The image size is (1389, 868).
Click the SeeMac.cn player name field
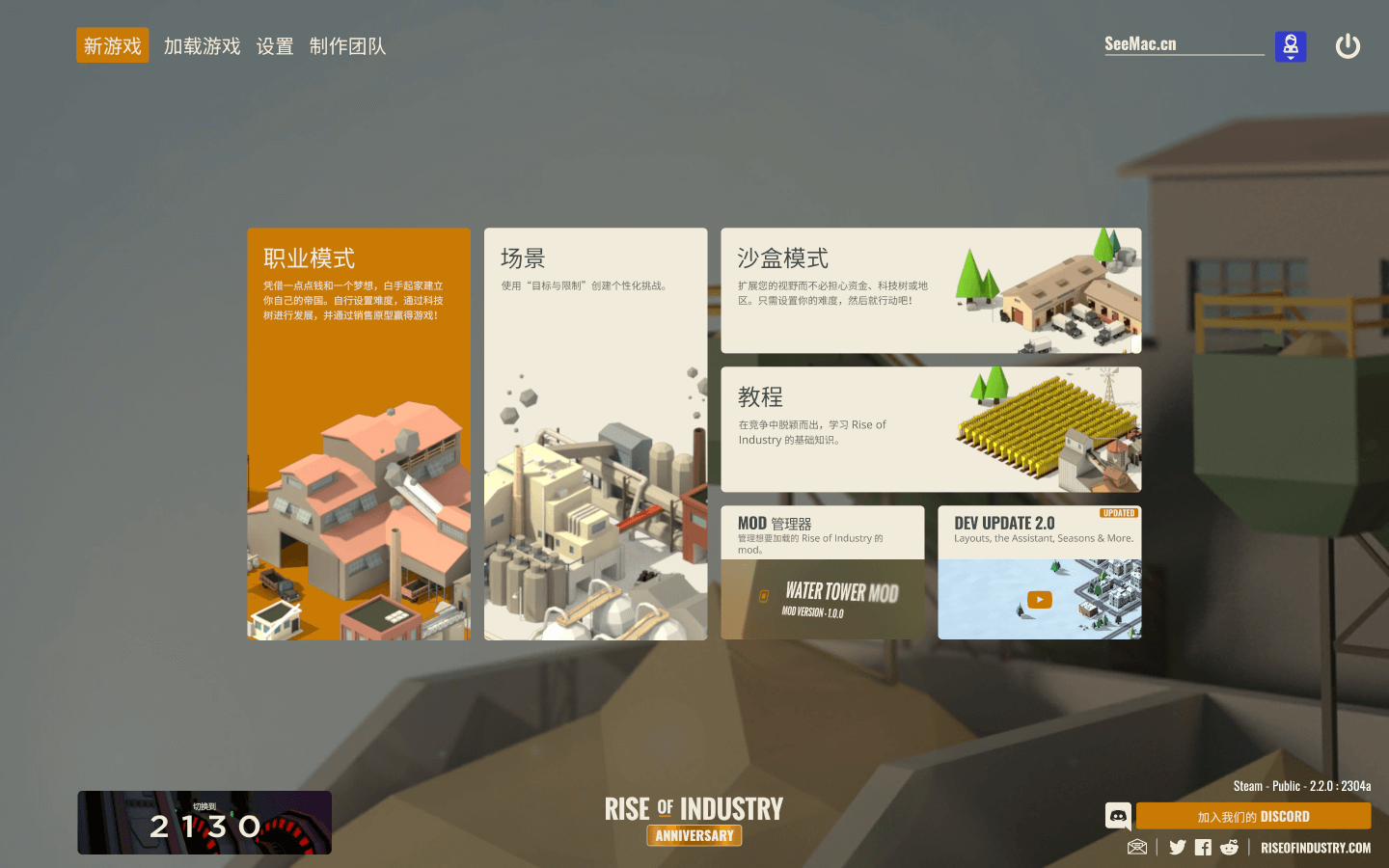pos(1183,44)
